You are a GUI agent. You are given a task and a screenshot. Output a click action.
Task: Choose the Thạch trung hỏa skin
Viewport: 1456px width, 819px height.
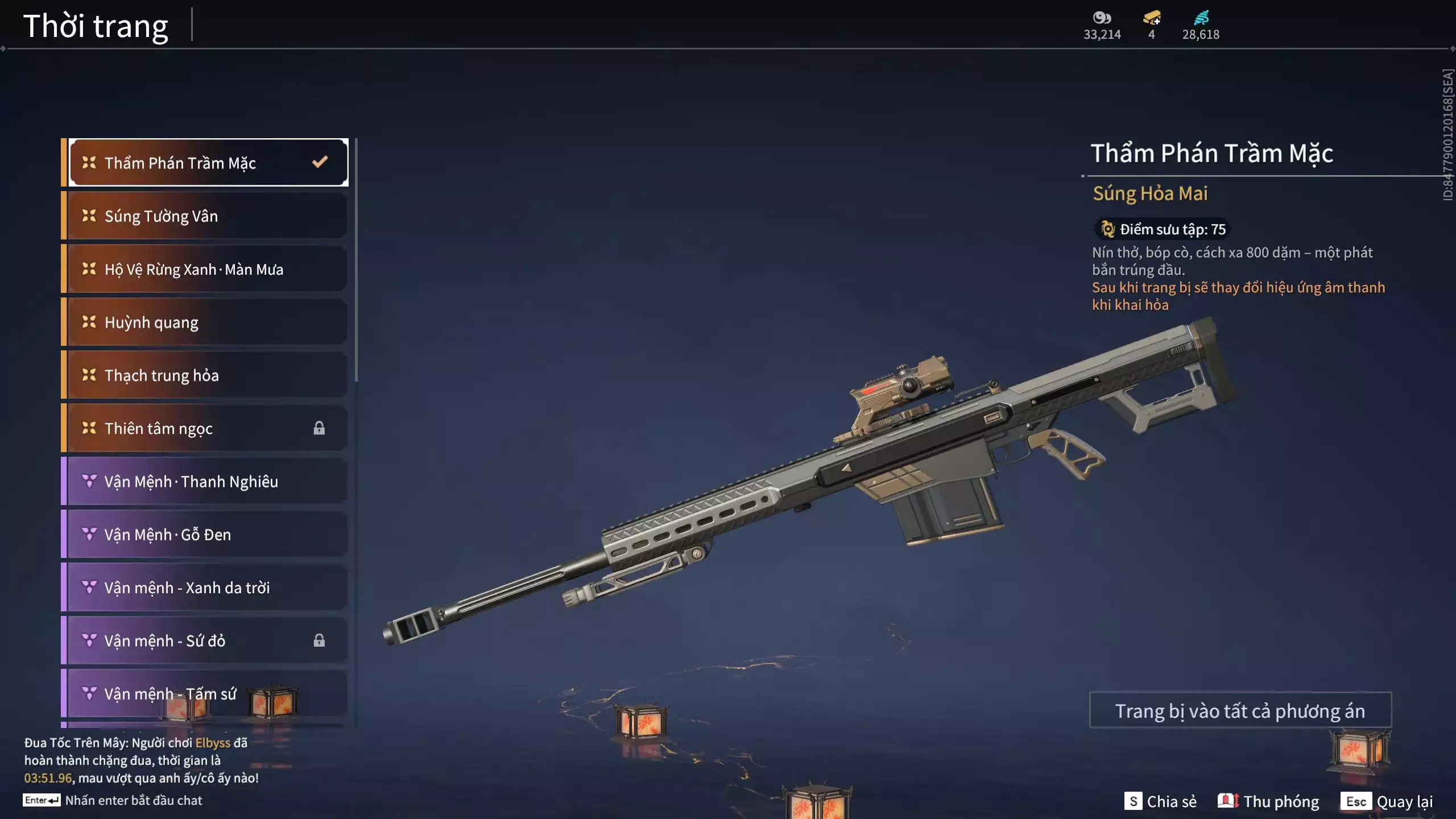[207, 375]
